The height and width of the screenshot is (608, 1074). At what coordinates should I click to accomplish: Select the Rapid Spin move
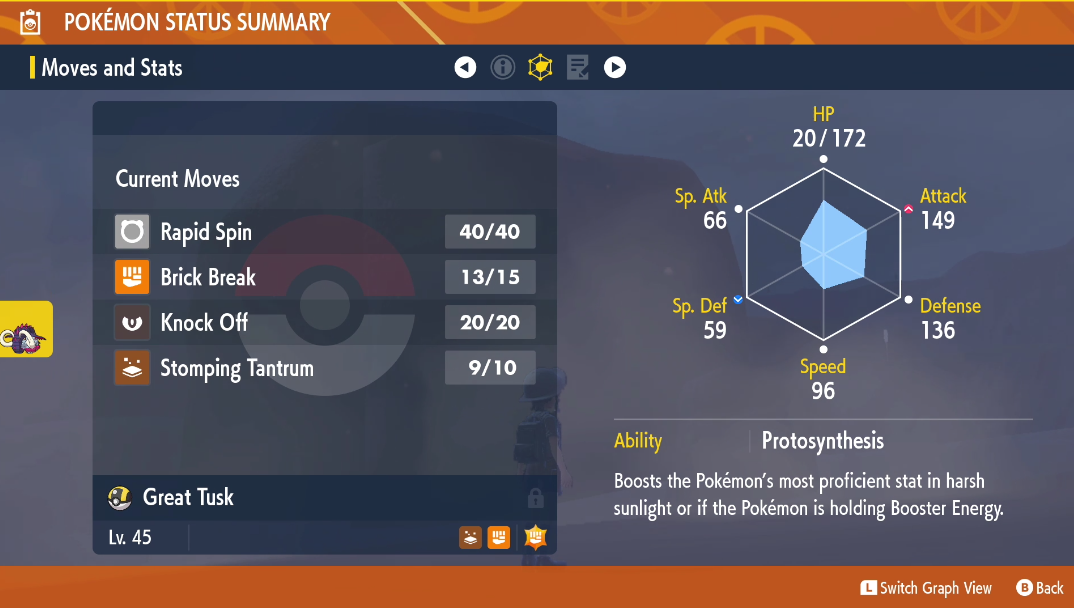325,232
